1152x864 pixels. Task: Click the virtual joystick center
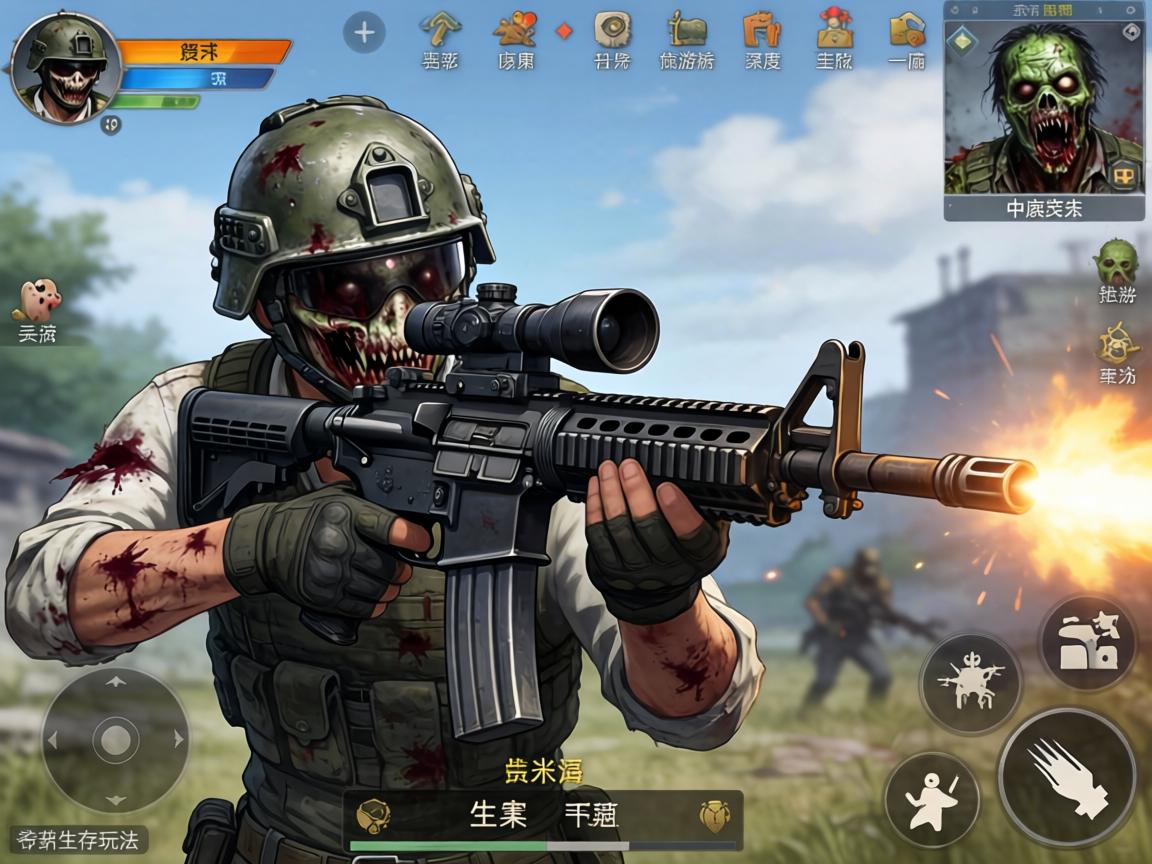click(115, 741)
